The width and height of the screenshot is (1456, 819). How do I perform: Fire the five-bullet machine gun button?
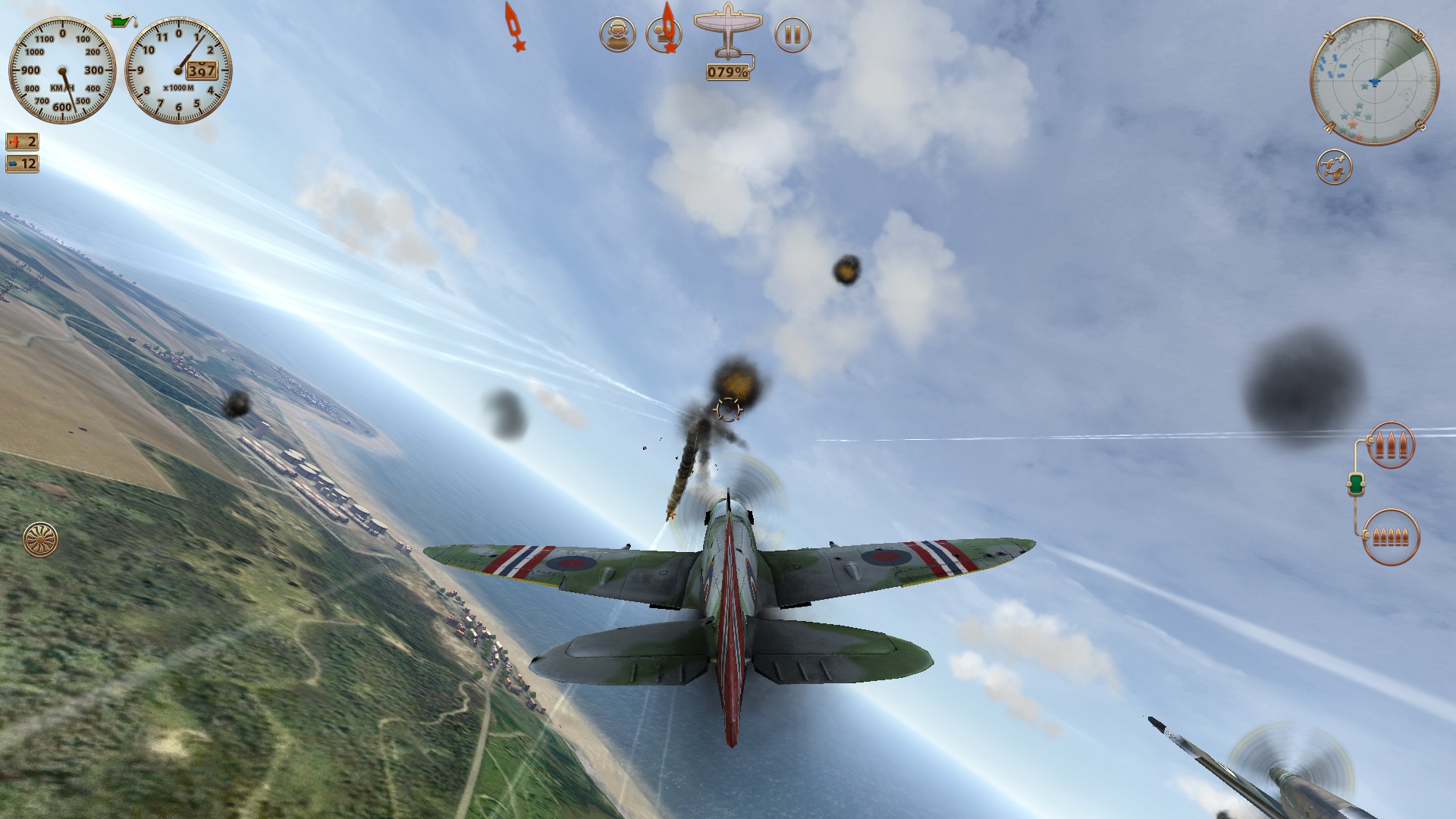coord(1391,537)
